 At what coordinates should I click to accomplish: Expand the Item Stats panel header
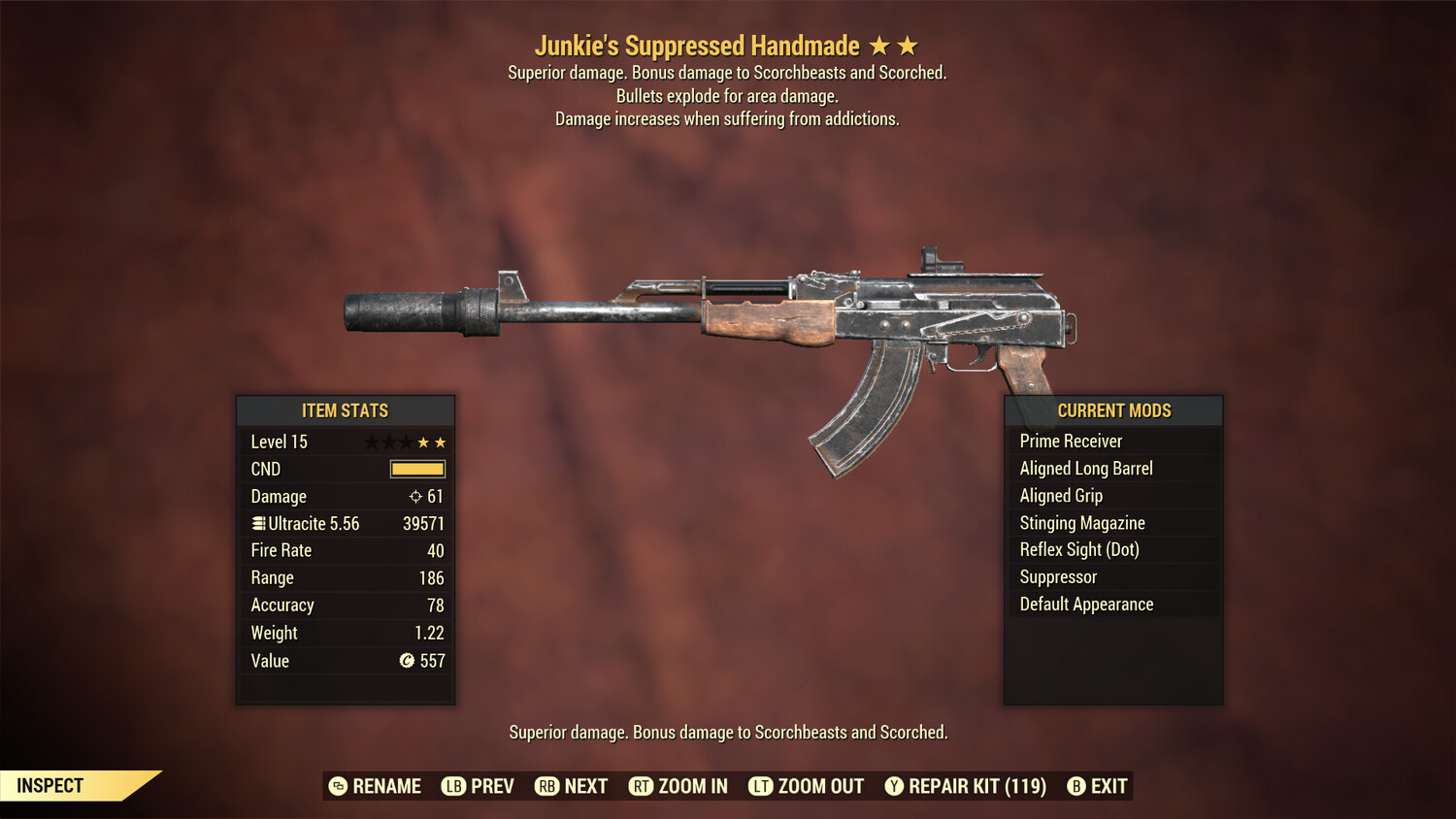(346, 410)
